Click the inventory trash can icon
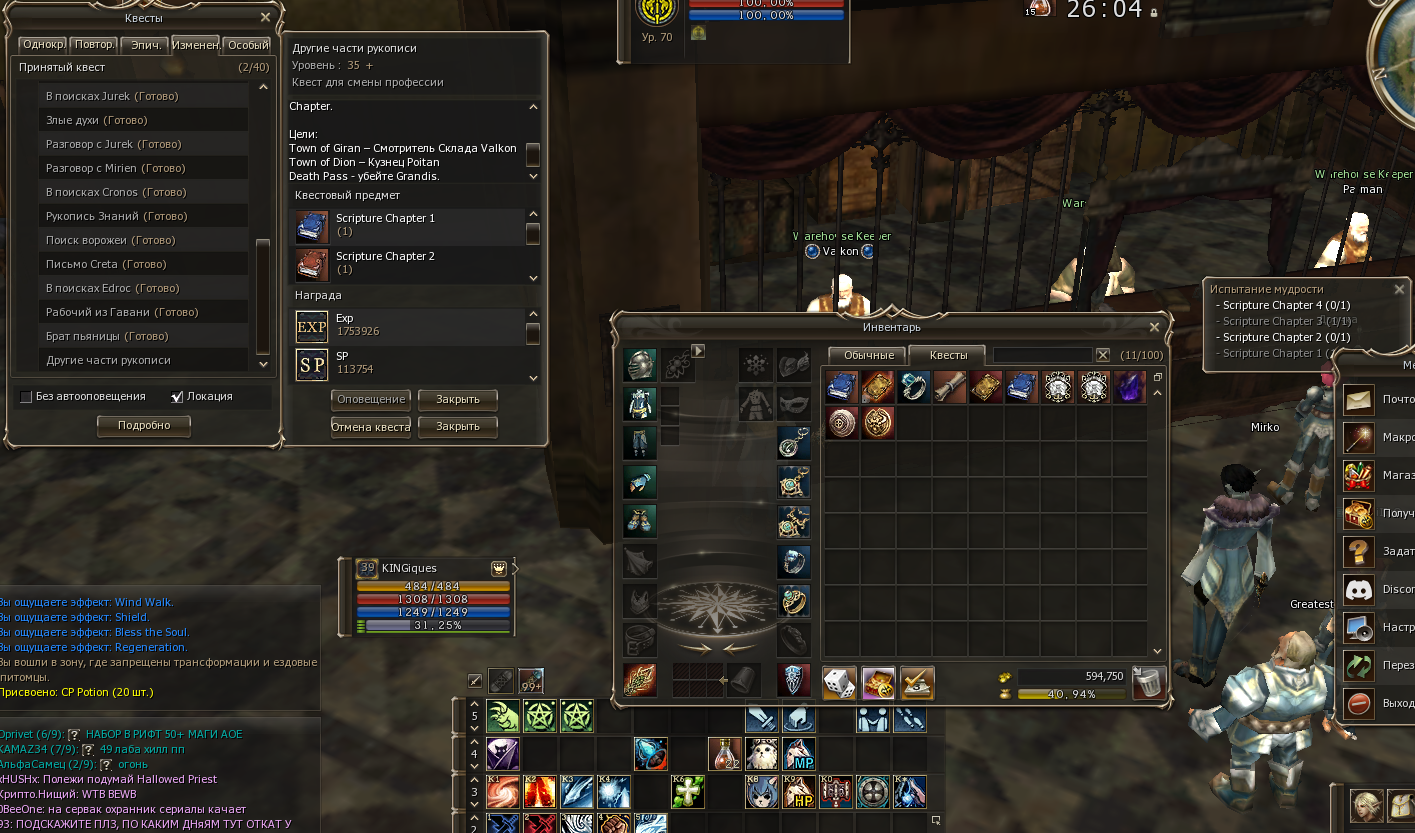Screen dimensions: 1415x833 (x=1150, y=682)
